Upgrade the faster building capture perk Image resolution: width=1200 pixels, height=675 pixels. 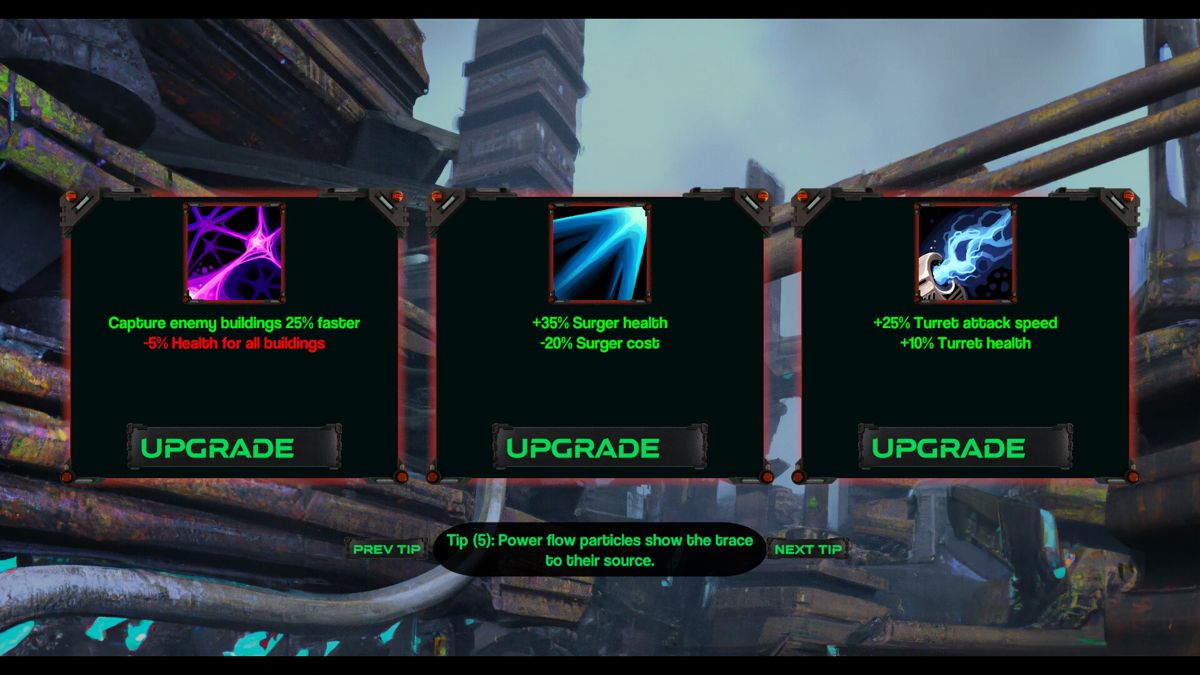coord(234,447)
